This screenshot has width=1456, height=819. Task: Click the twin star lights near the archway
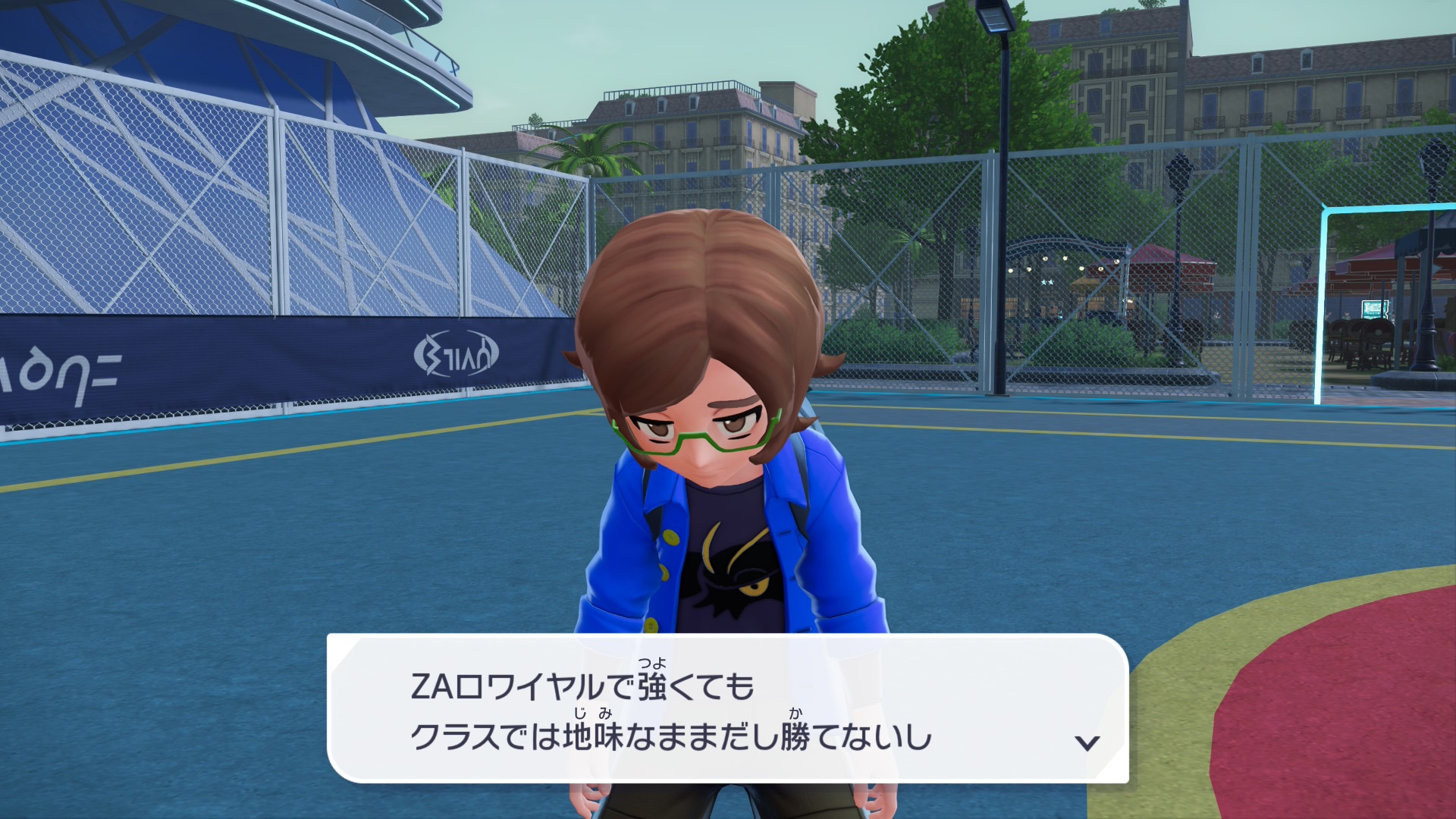point(1047,282)
